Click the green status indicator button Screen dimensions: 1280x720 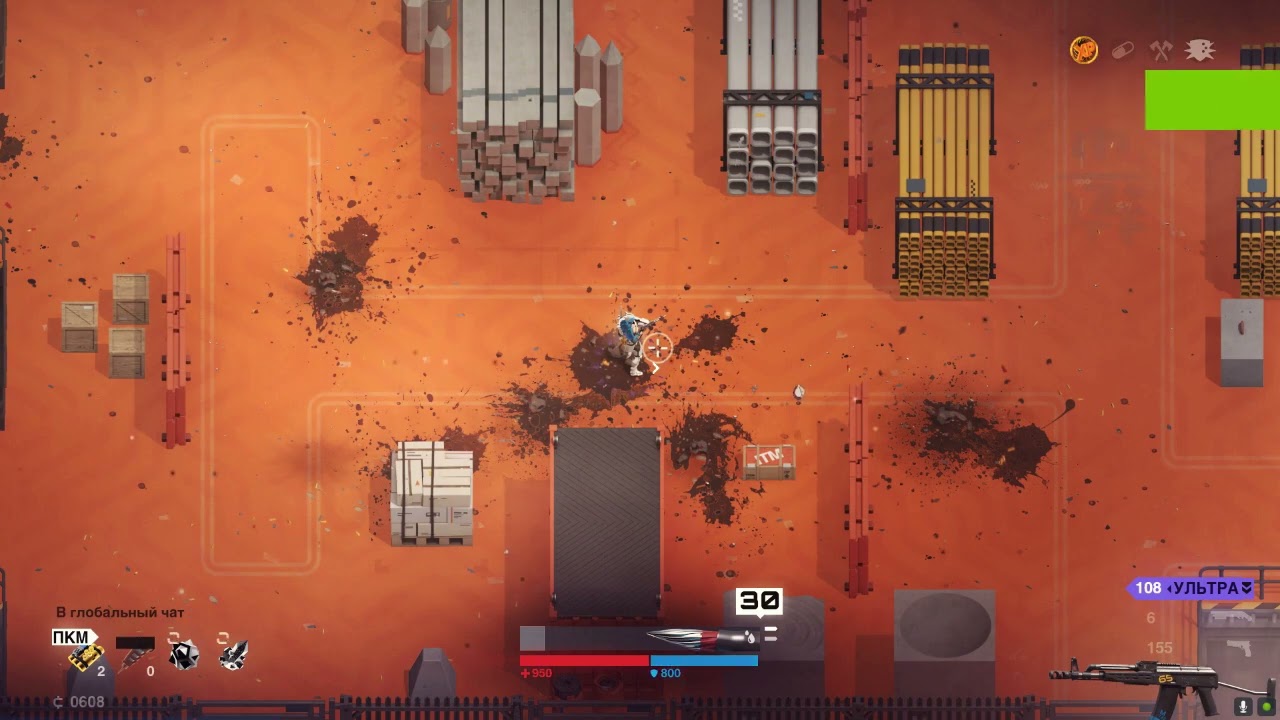(x=1267, y=706)
